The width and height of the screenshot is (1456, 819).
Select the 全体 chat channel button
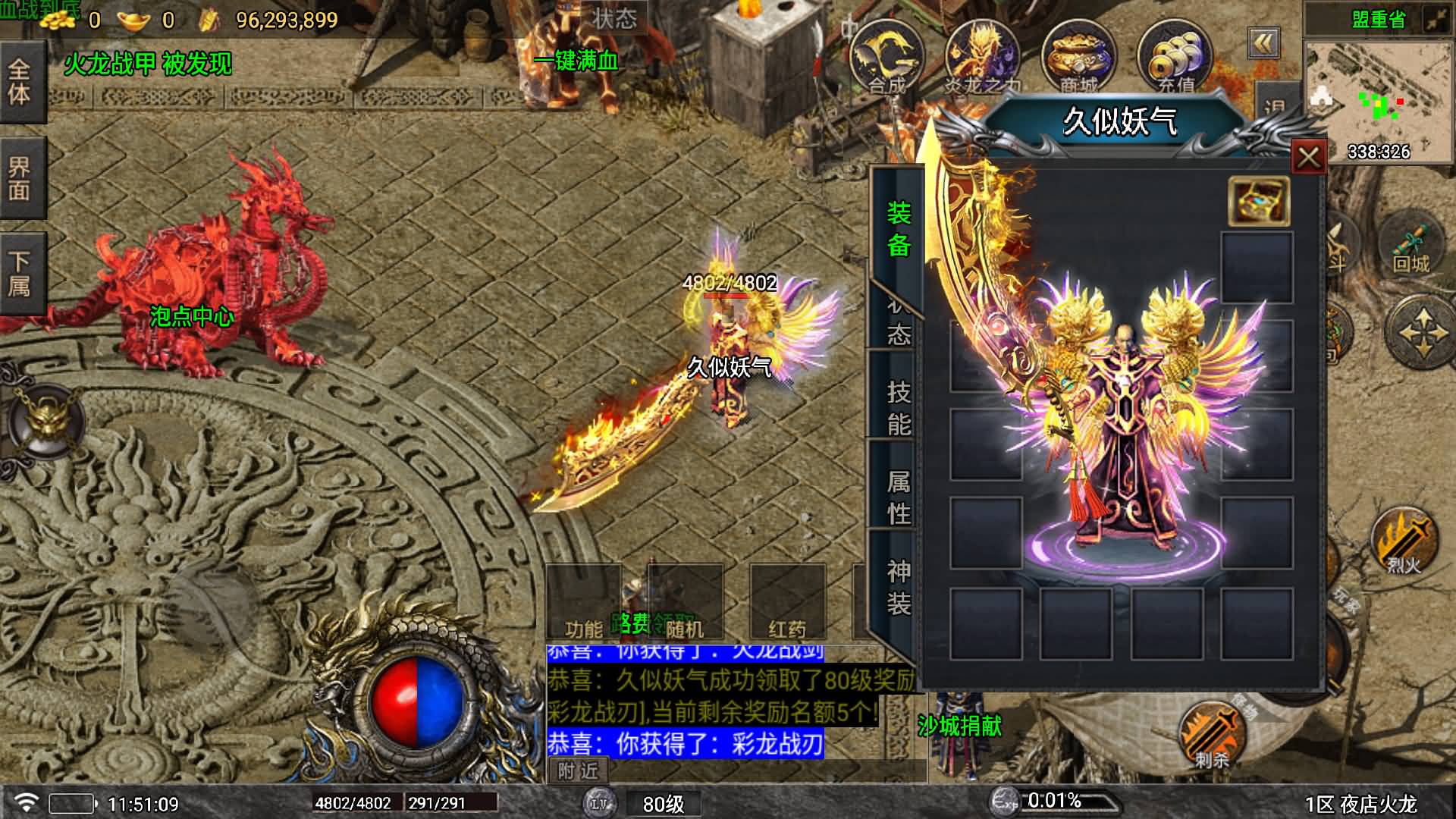[x=20, y=82]
